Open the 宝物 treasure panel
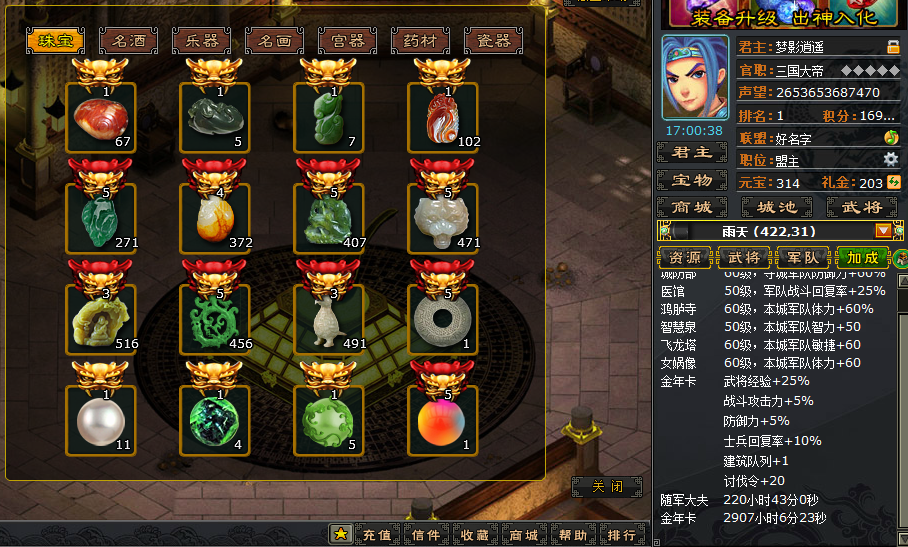 click(x=691, y=181)
